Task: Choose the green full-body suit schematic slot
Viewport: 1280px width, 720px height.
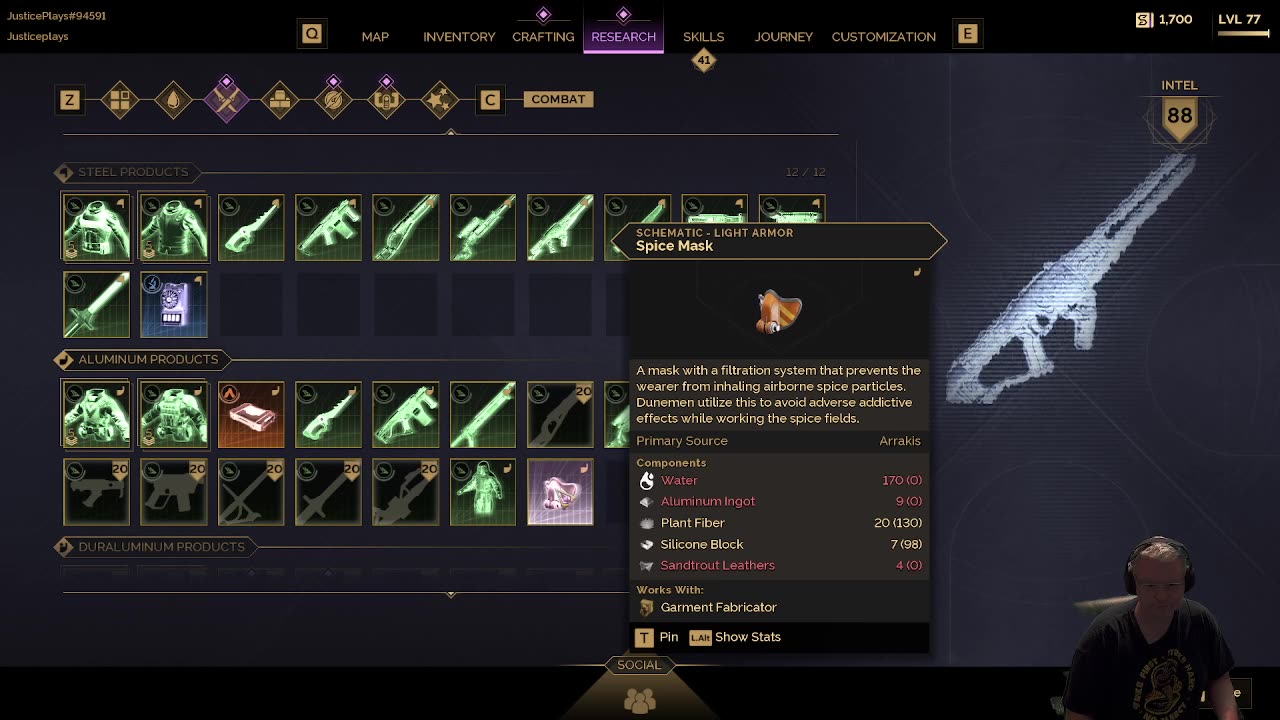Action: pyautogui.click(x=483, y=492)
